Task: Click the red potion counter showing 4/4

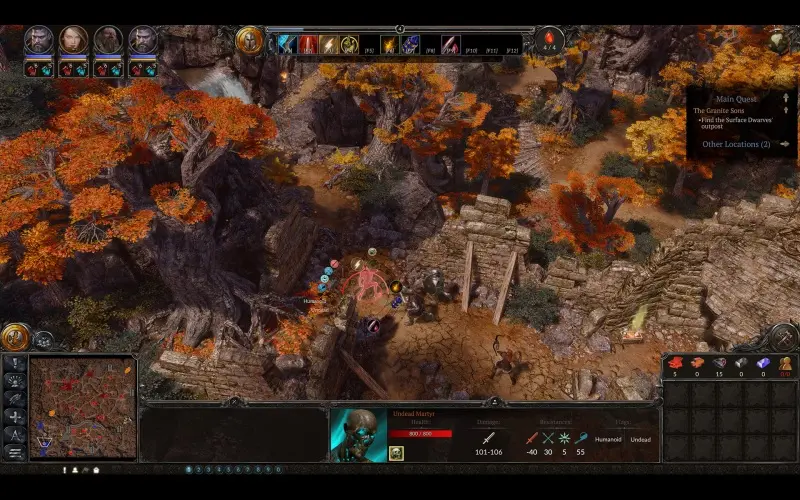Action: [x=549, y=42]
